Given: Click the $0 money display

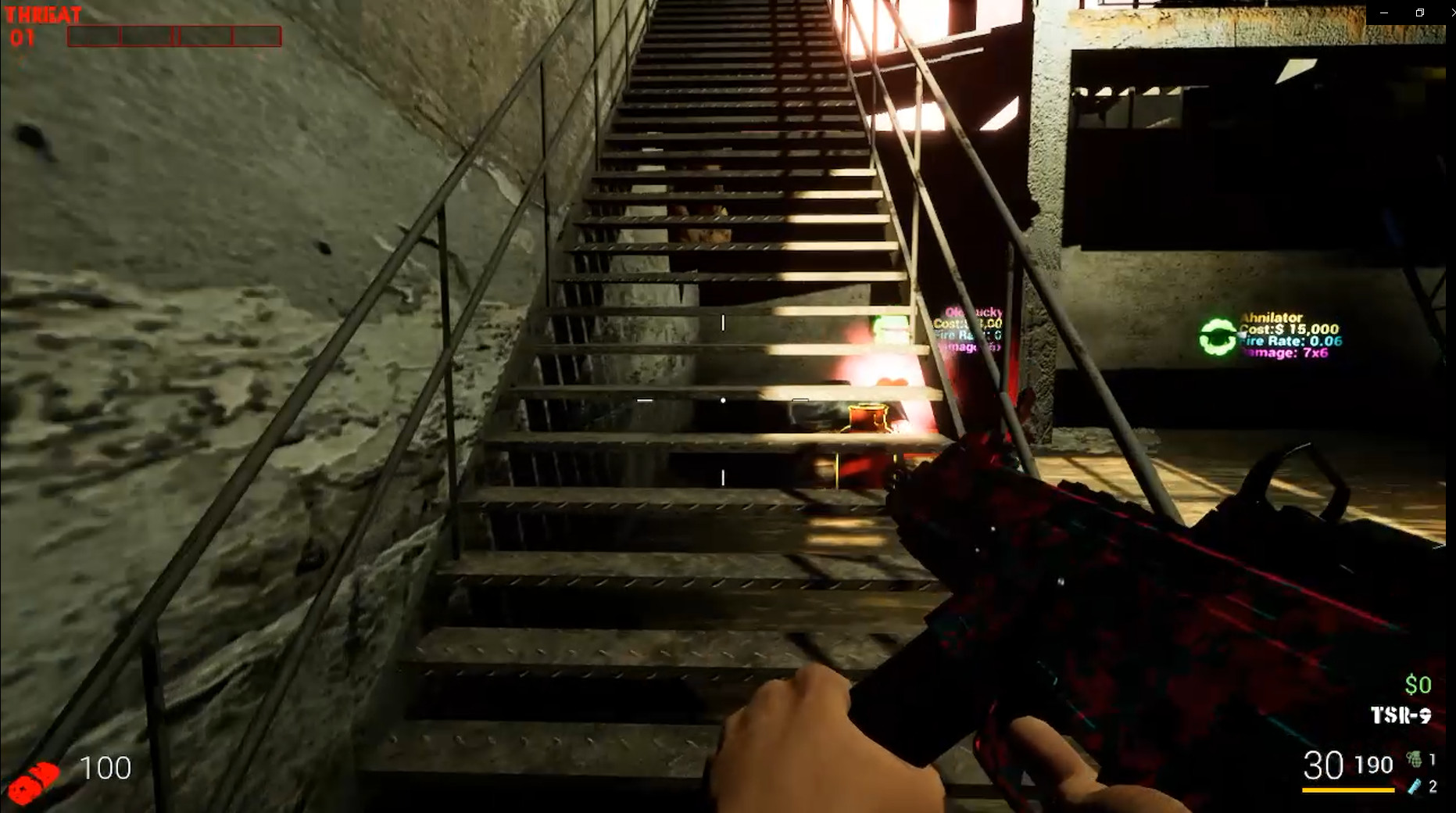Looking at the screenshot, I should coord(1416,684).
